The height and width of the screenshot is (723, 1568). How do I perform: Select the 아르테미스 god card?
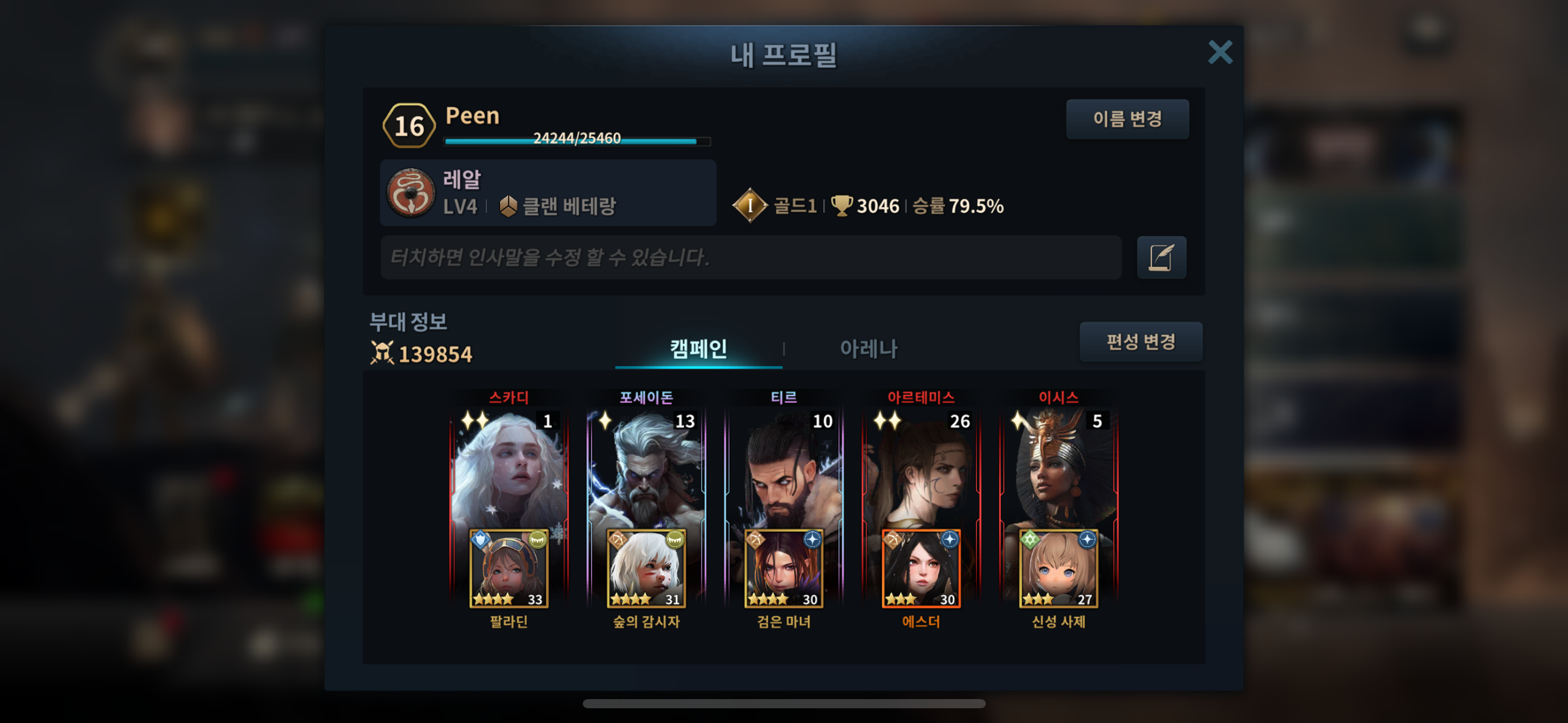921,466
